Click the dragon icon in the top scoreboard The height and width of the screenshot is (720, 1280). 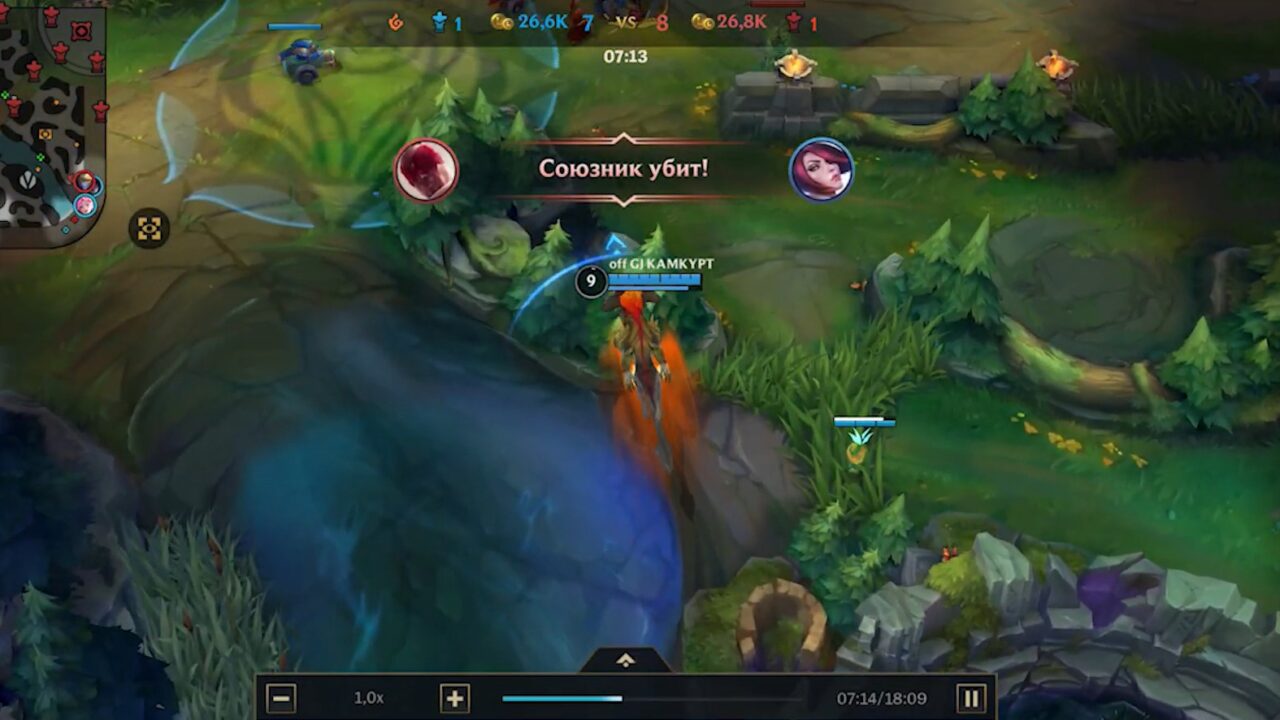click(396, 22)
